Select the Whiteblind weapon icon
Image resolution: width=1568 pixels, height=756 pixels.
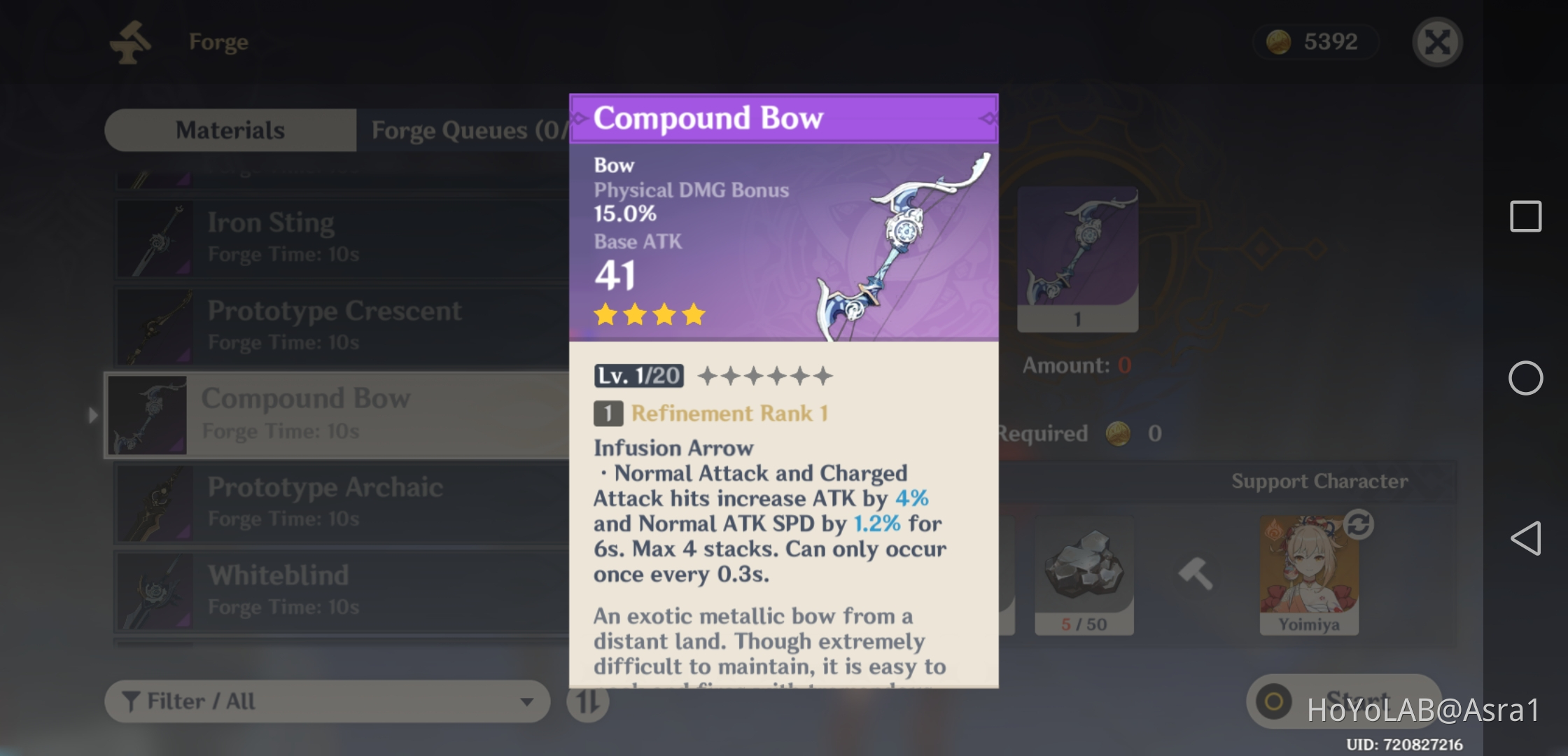point(155,591)
